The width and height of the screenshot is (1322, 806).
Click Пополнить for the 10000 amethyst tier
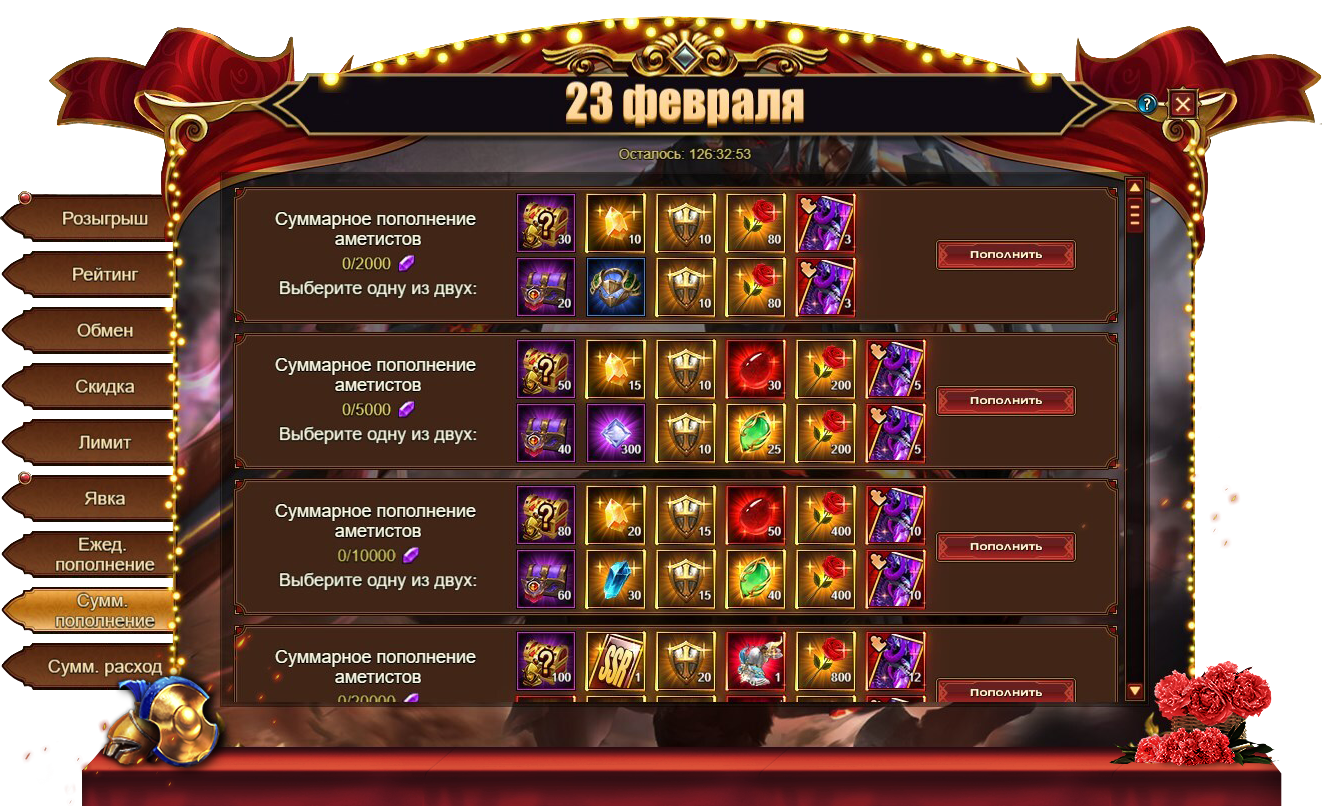1005,546
